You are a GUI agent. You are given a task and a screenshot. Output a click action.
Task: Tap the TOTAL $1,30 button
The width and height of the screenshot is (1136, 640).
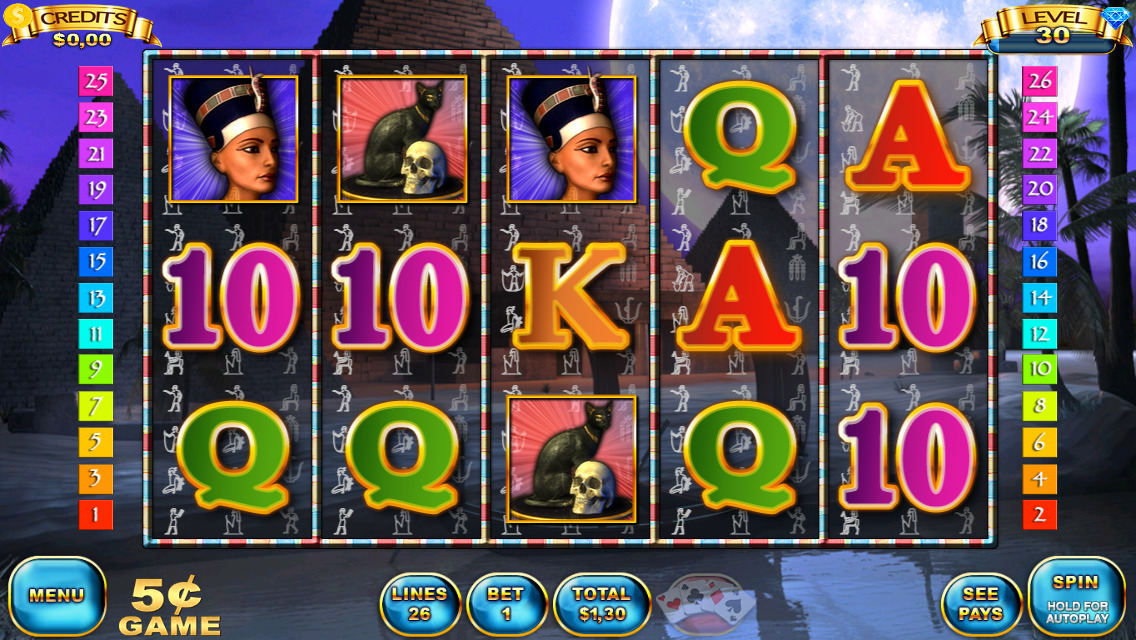(601, 604)
